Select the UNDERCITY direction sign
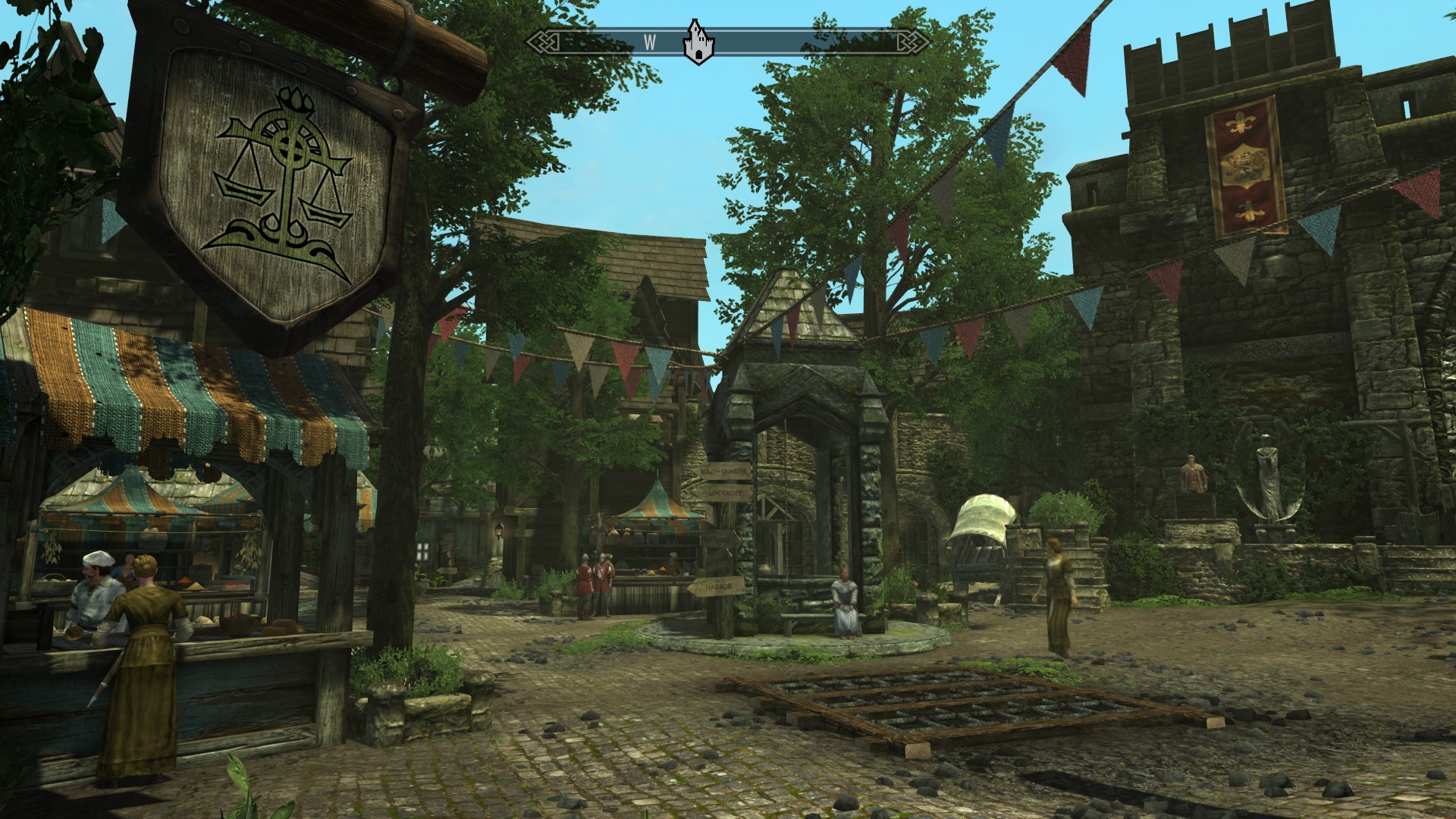1456x819 pixels. click(726, 492)
